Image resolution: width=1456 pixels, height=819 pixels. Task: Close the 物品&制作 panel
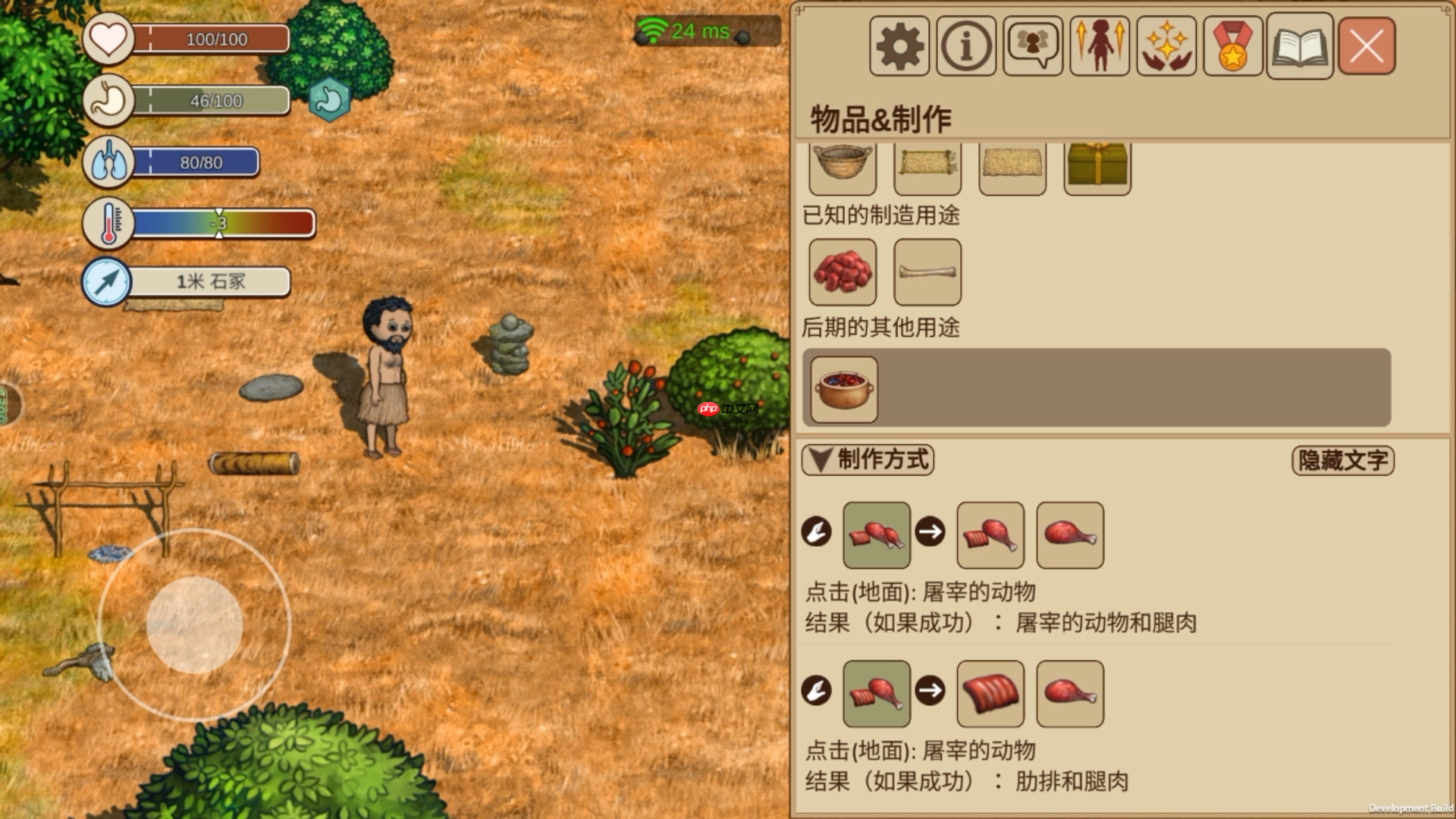[1365, 46]
